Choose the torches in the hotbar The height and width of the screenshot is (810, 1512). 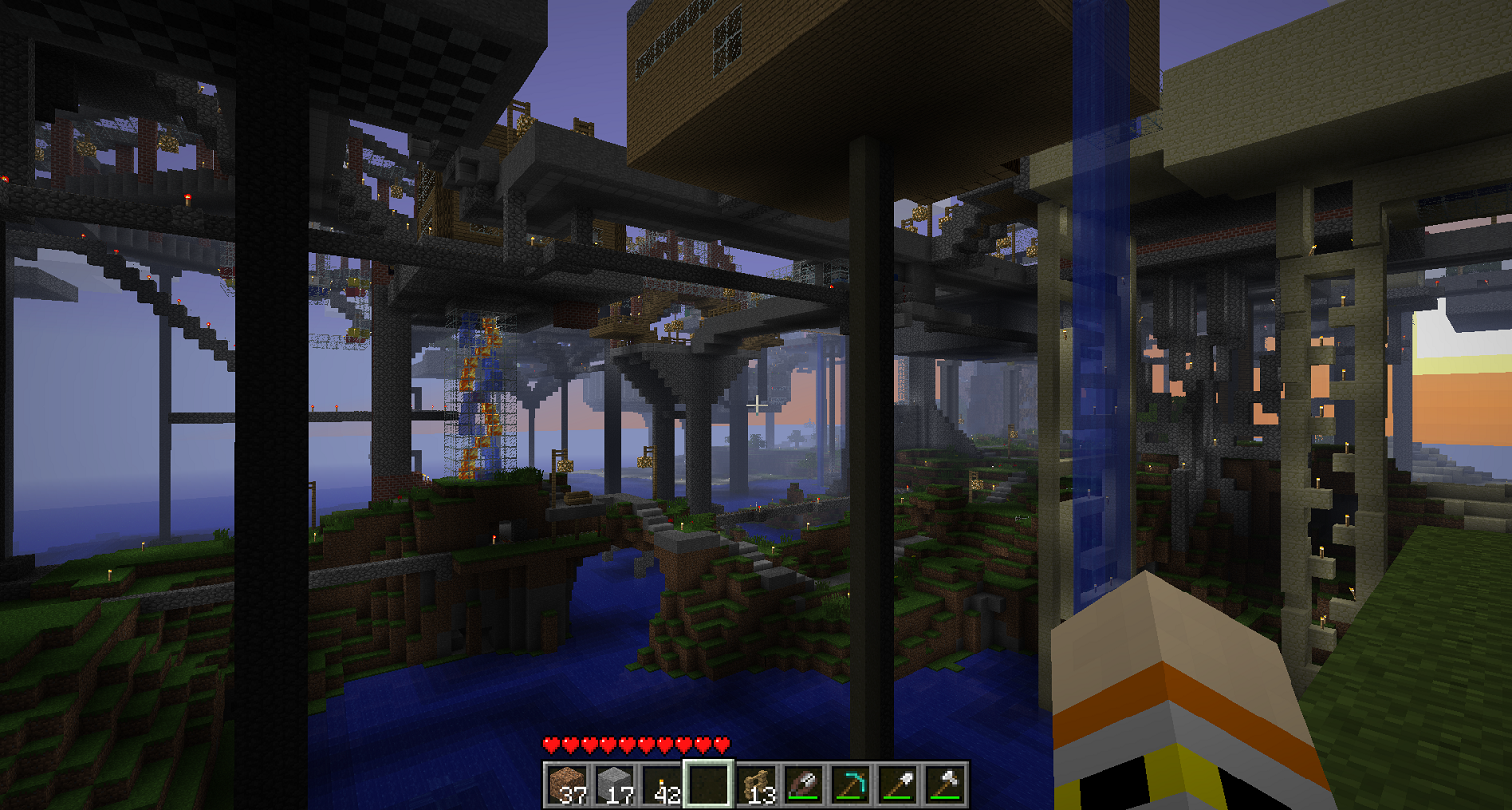(662, 784)
